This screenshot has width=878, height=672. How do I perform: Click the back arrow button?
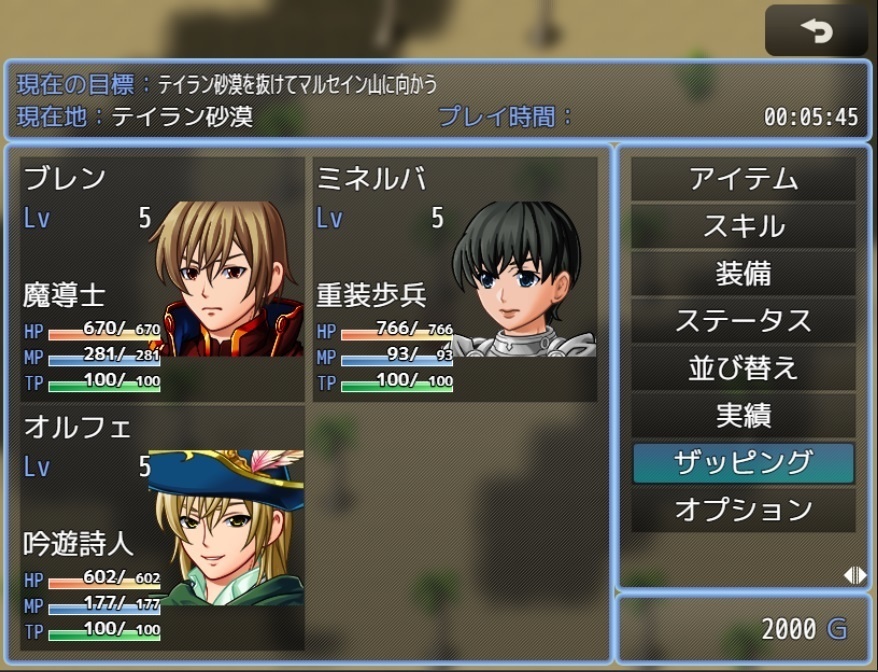(x=816, y=32)
